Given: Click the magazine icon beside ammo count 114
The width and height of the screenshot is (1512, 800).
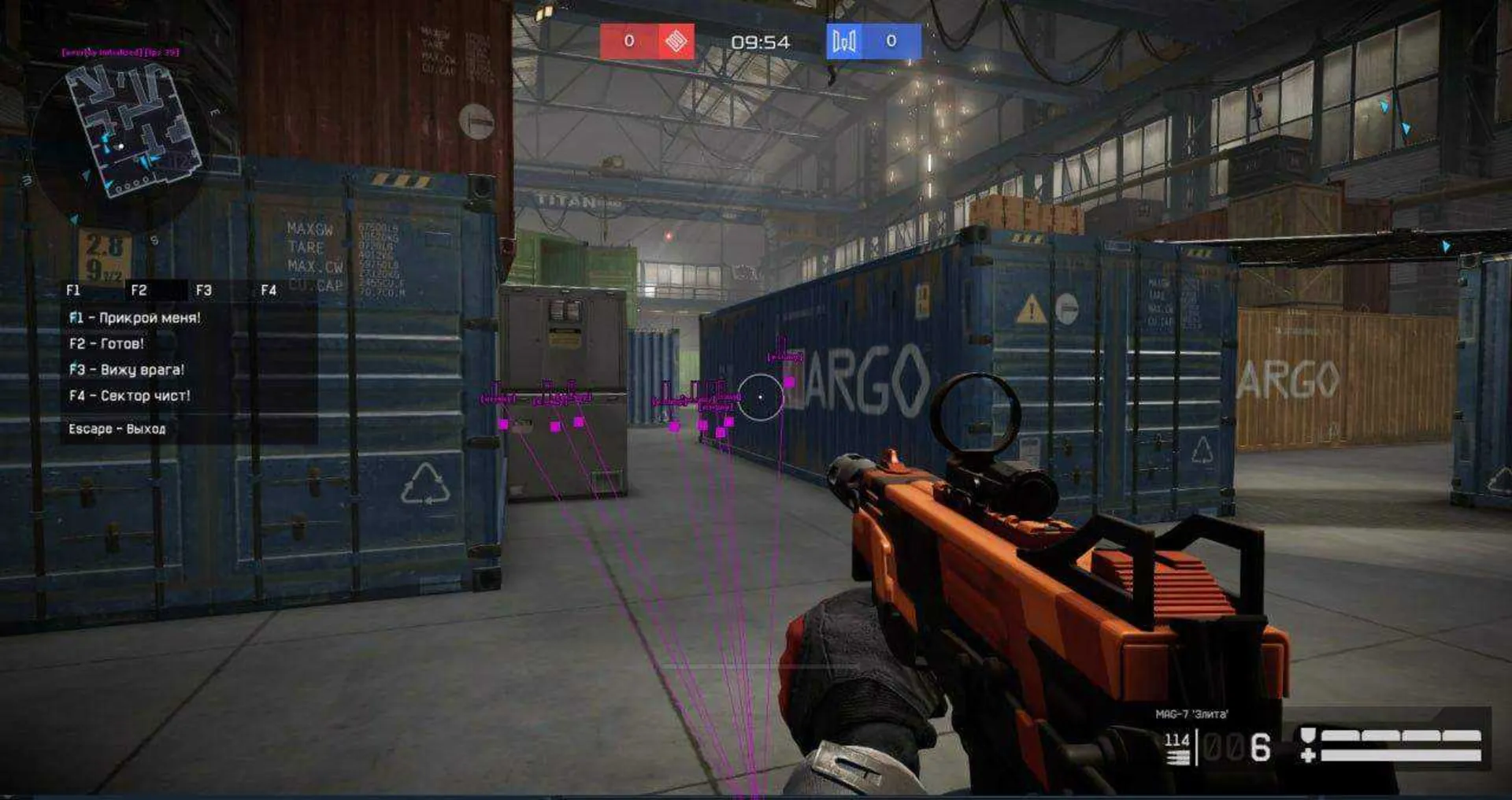Looking at the screenshot, I should pos(1177,756).
